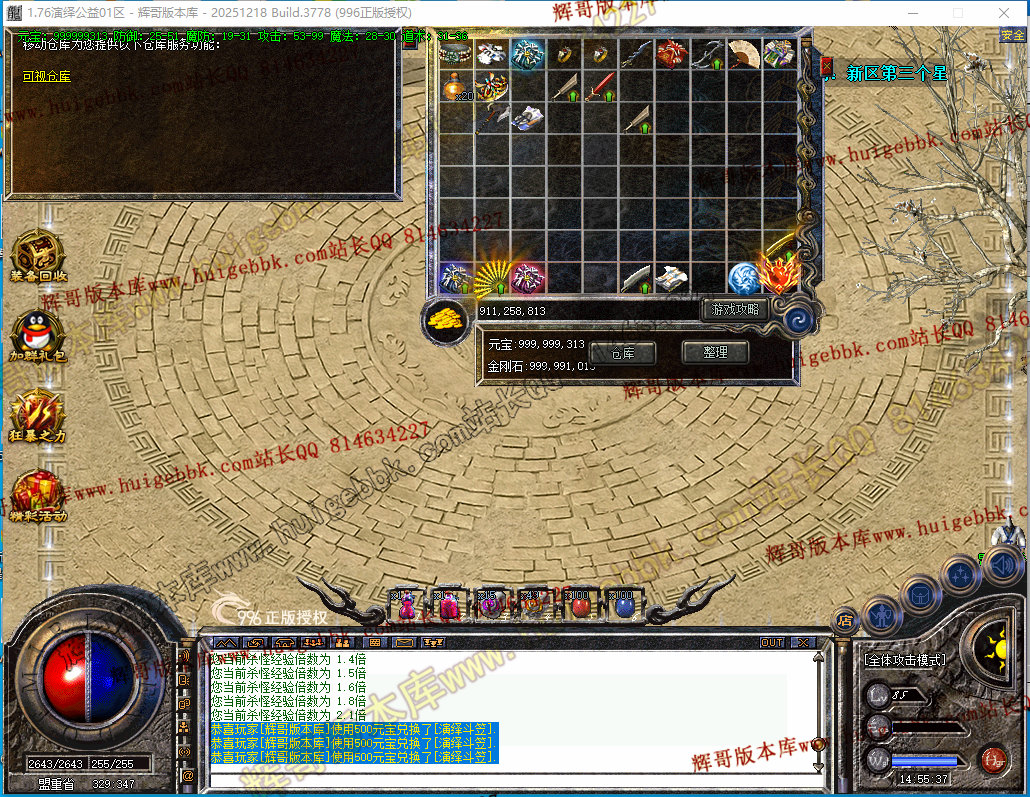This screenshot has width=1030, height=797.
Task: Open the 店 shop round button
Action: point(845,620)
